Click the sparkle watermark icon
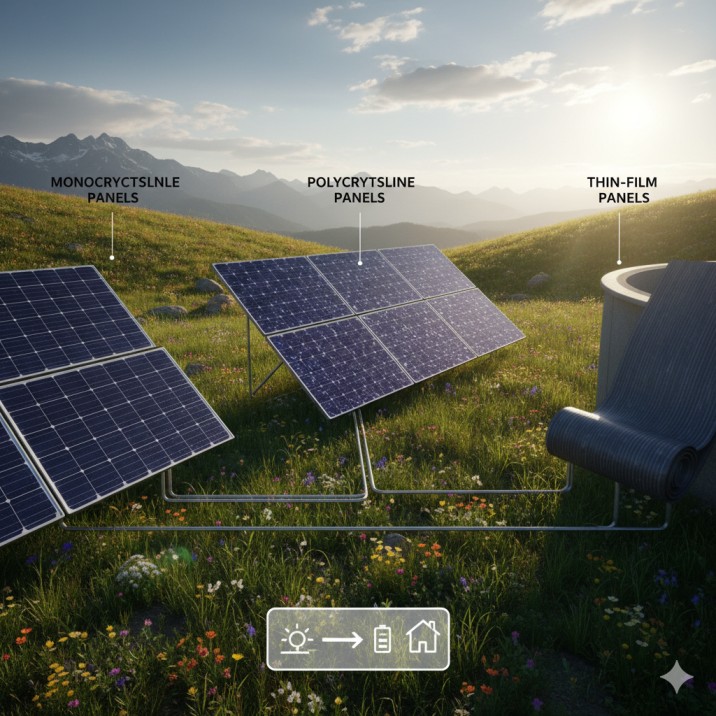Image resolution: width=716 pixels, height=716 pixels. [x=676, y=677]
